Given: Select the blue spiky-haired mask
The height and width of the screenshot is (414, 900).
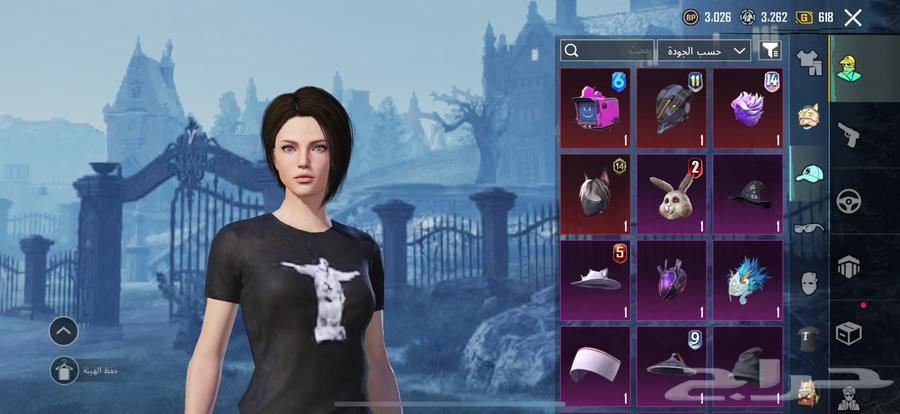Looking at the screenshot, I should click(747, 279).
